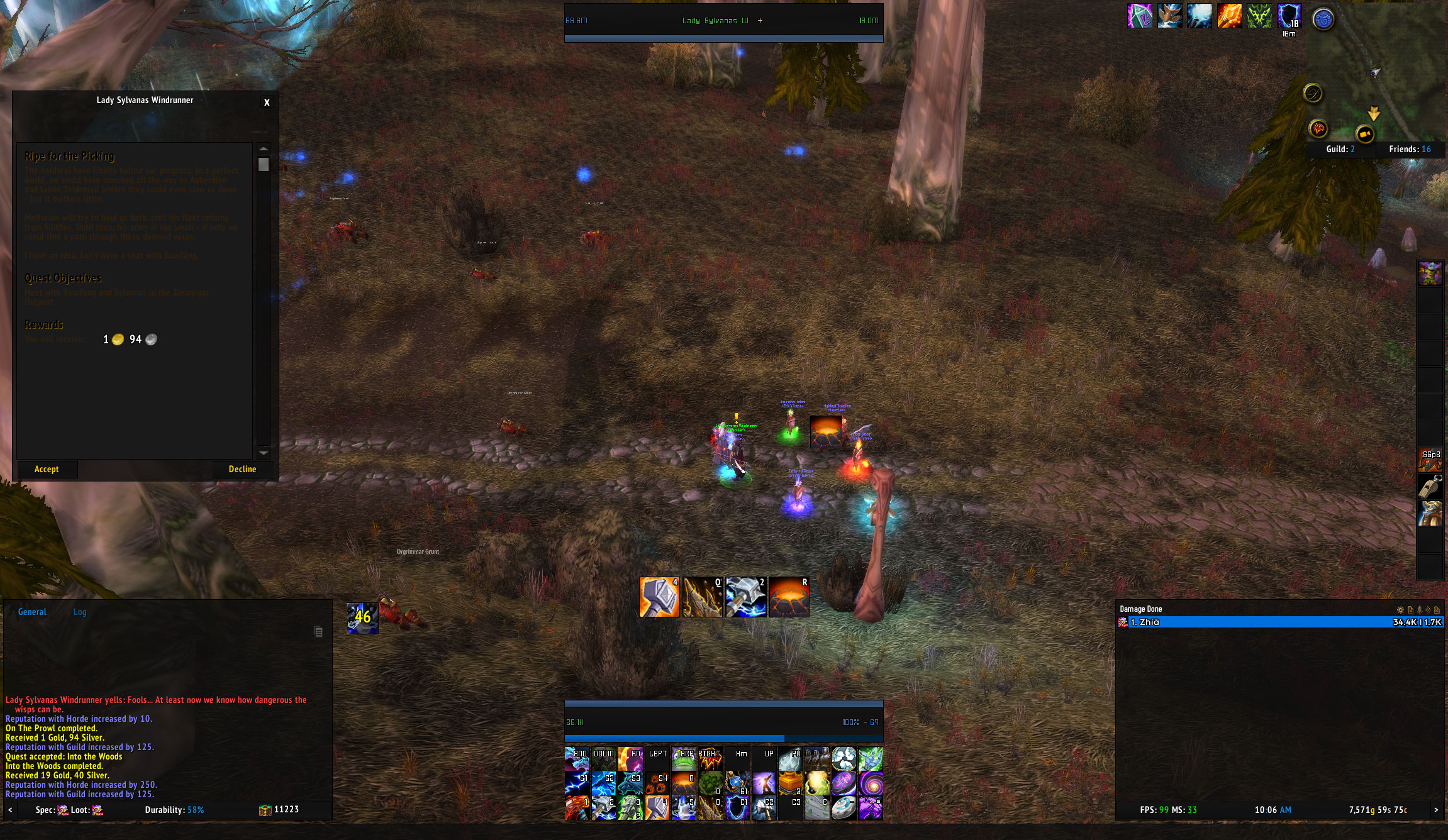Toggle the camera recording icon on the minimap
Screen dimensions: 1448x840
pyautogui.click(x=1365, y=134)
